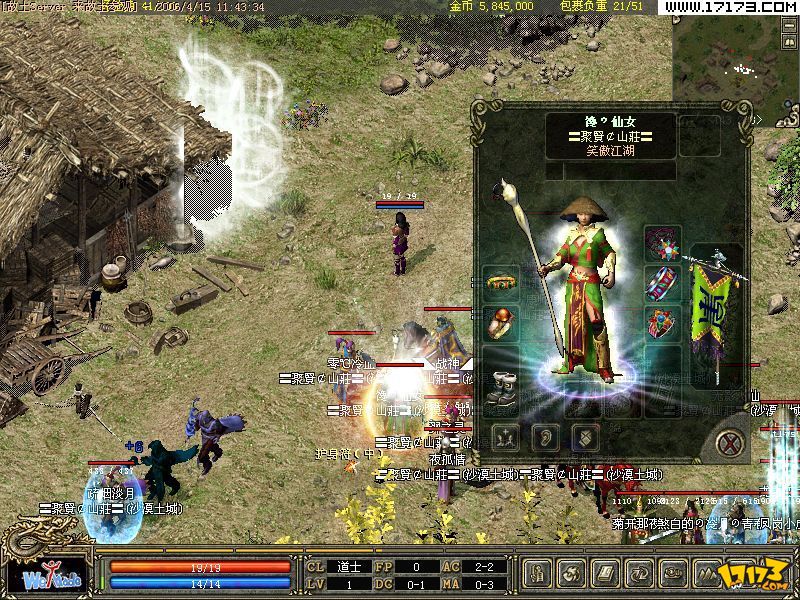Click the shield-shaped button in character panel
The height and width of the screenshot is (600, 800).
tap(587, 437)
